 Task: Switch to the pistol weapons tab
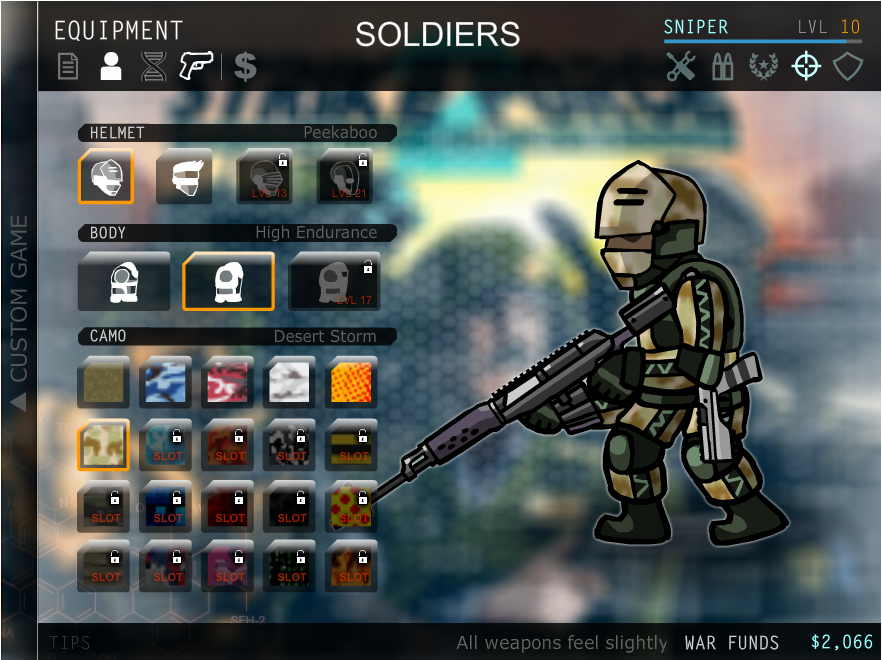[197, 66]
